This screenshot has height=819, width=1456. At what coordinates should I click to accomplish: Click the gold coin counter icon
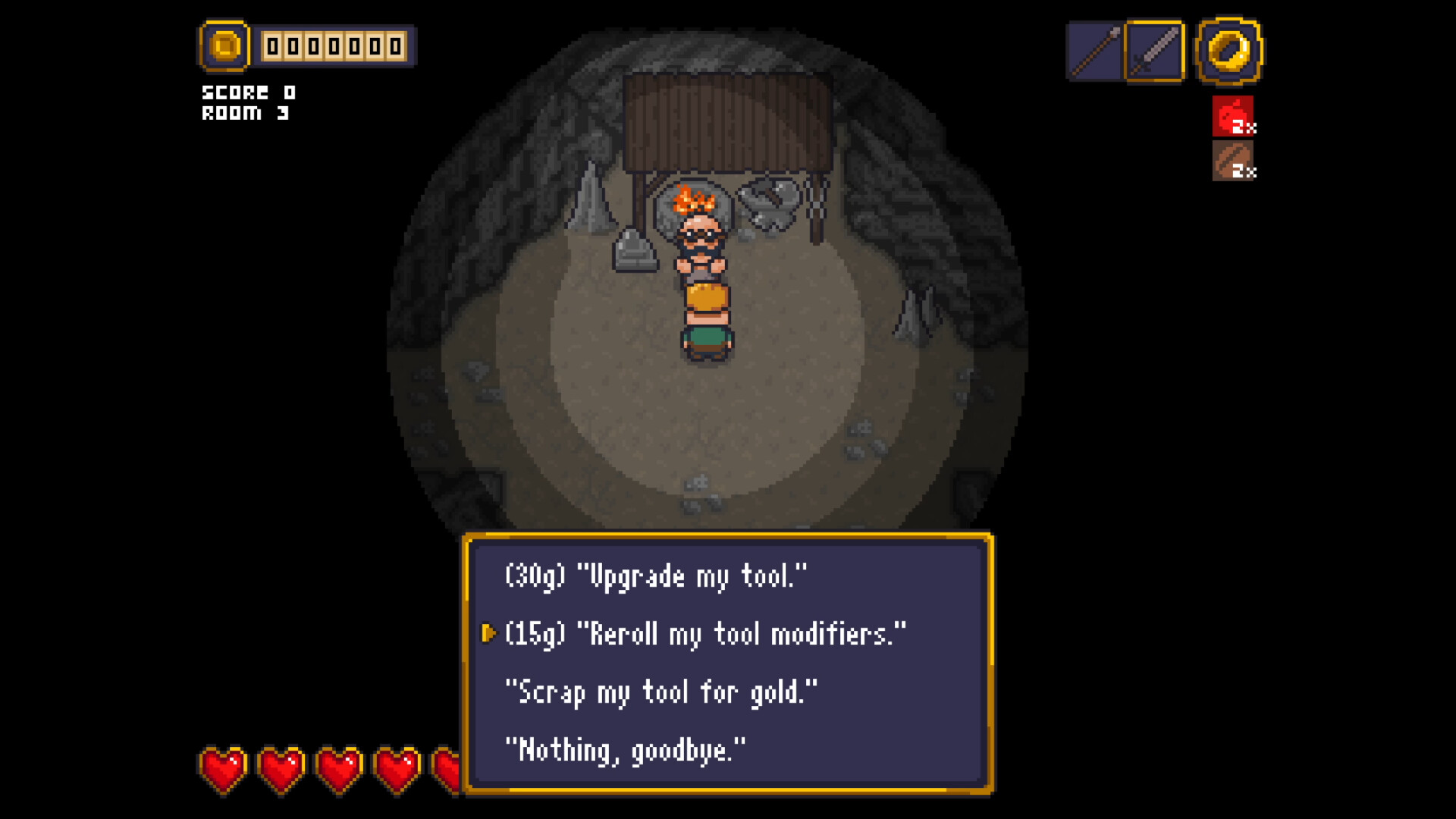(x=224, y=47)
